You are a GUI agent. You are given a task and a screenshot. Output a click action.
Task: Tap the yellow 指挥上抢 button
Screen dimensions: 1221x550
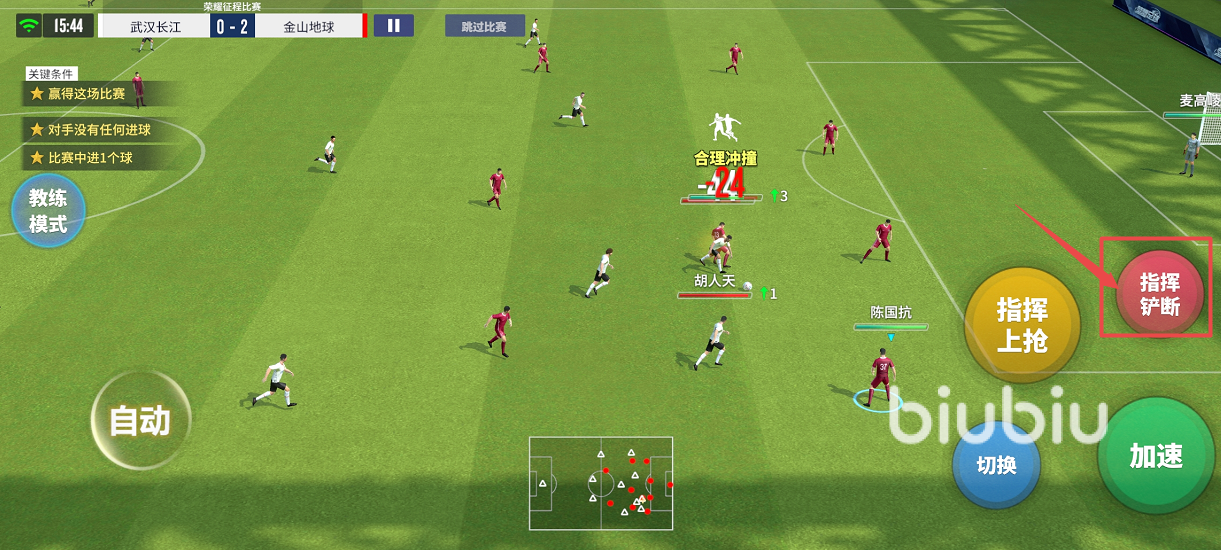pos(1022,325)
